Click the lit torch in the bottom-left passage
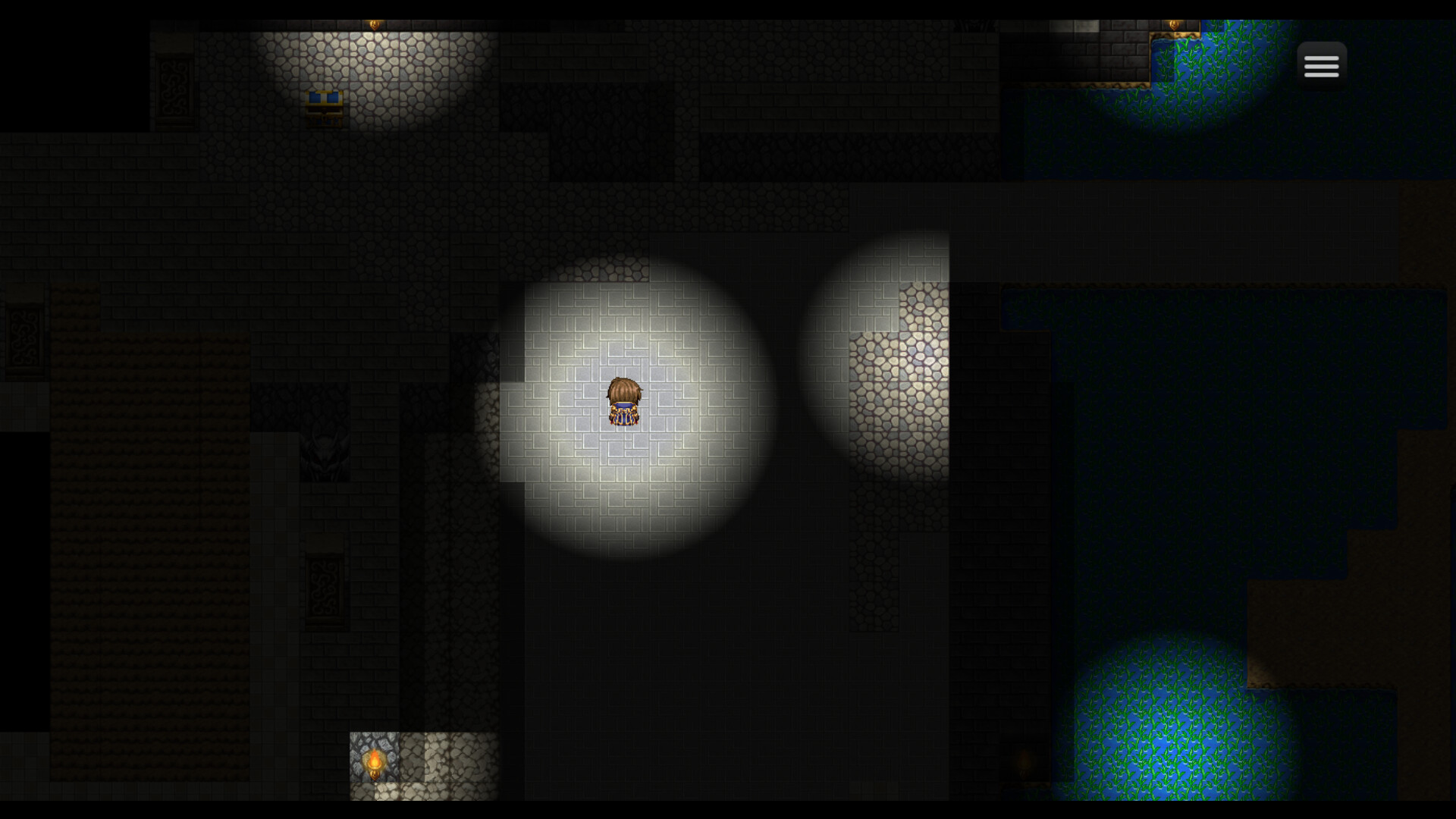This screenshot has width=1456, height=819. pos(375,761)
